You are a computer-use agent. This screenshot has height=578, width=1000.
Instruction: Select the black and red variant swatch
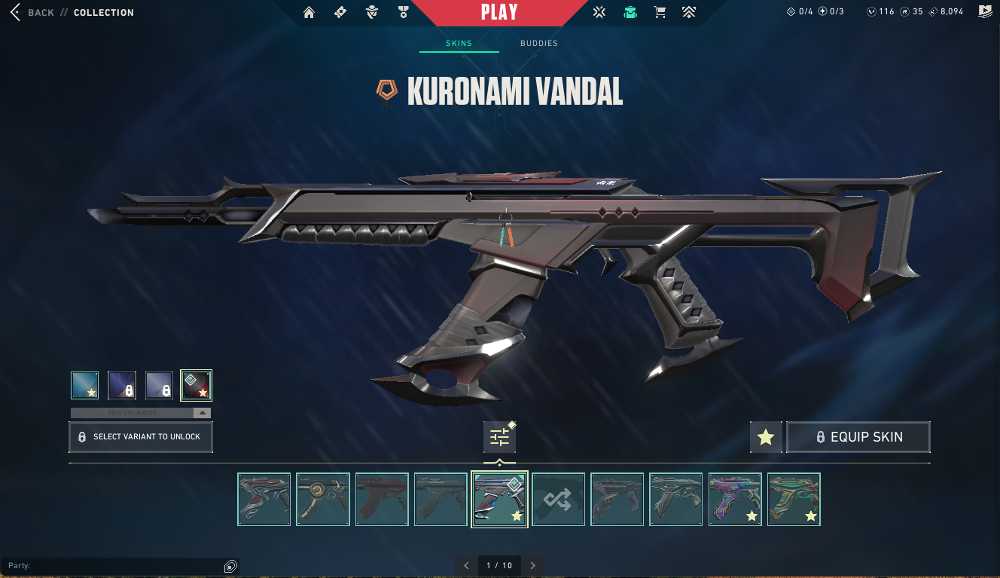pyautogui.click(x=196, y=385)
